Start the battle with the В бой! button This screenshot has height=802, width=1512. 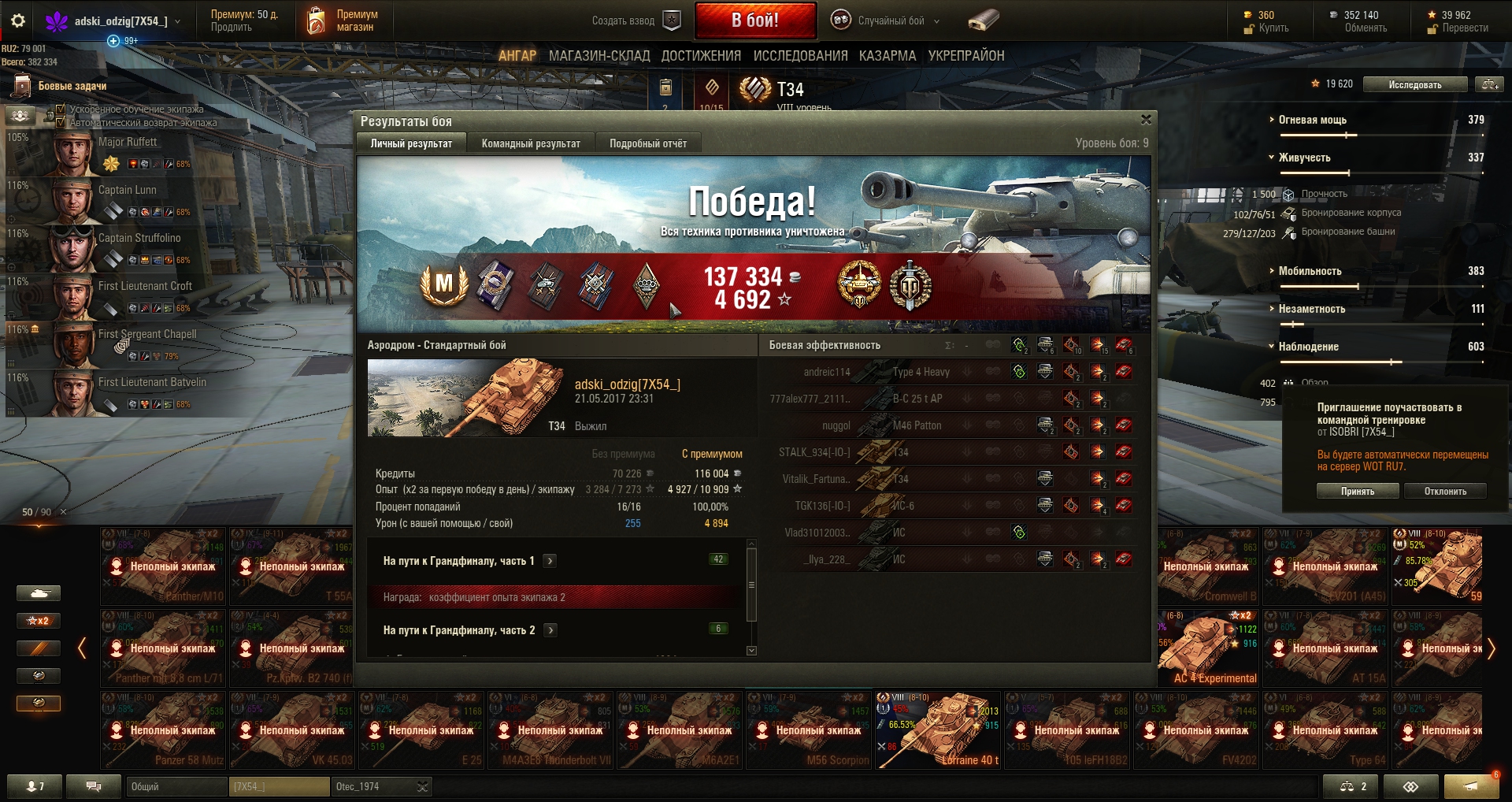click(x=755, y=20)
